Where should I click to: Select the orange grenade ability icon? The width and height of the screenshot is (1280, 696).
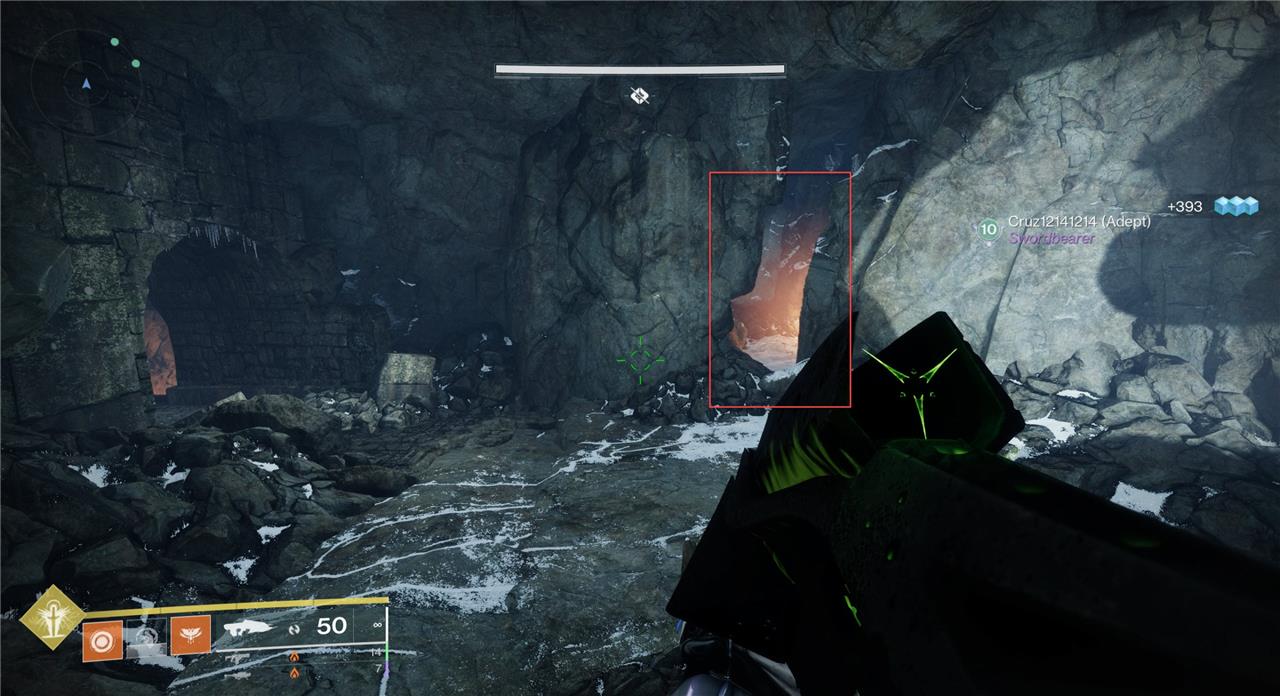point(102,639)
